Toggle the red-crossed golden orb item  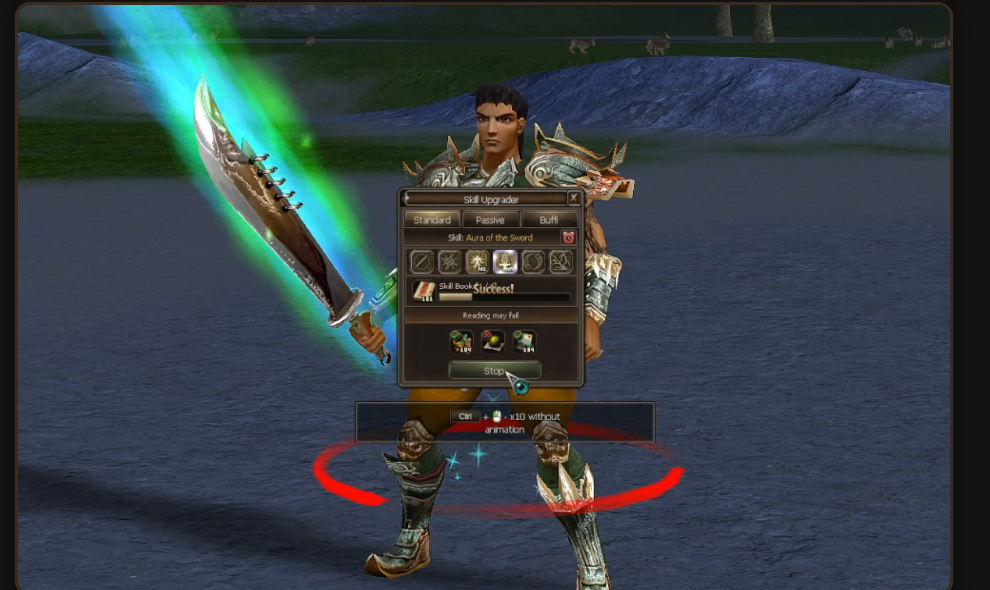tap(492, 342)
